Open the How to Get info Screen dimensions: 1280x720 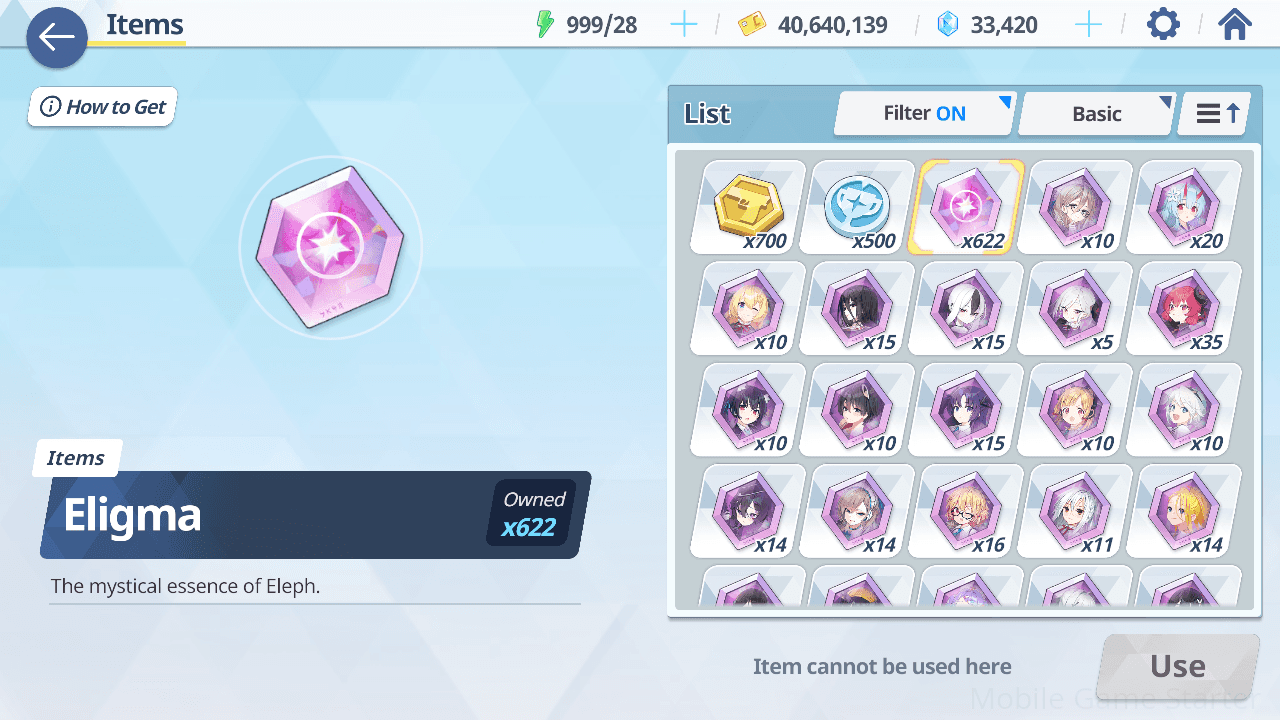pyautogui.click(x=103, y=107)
